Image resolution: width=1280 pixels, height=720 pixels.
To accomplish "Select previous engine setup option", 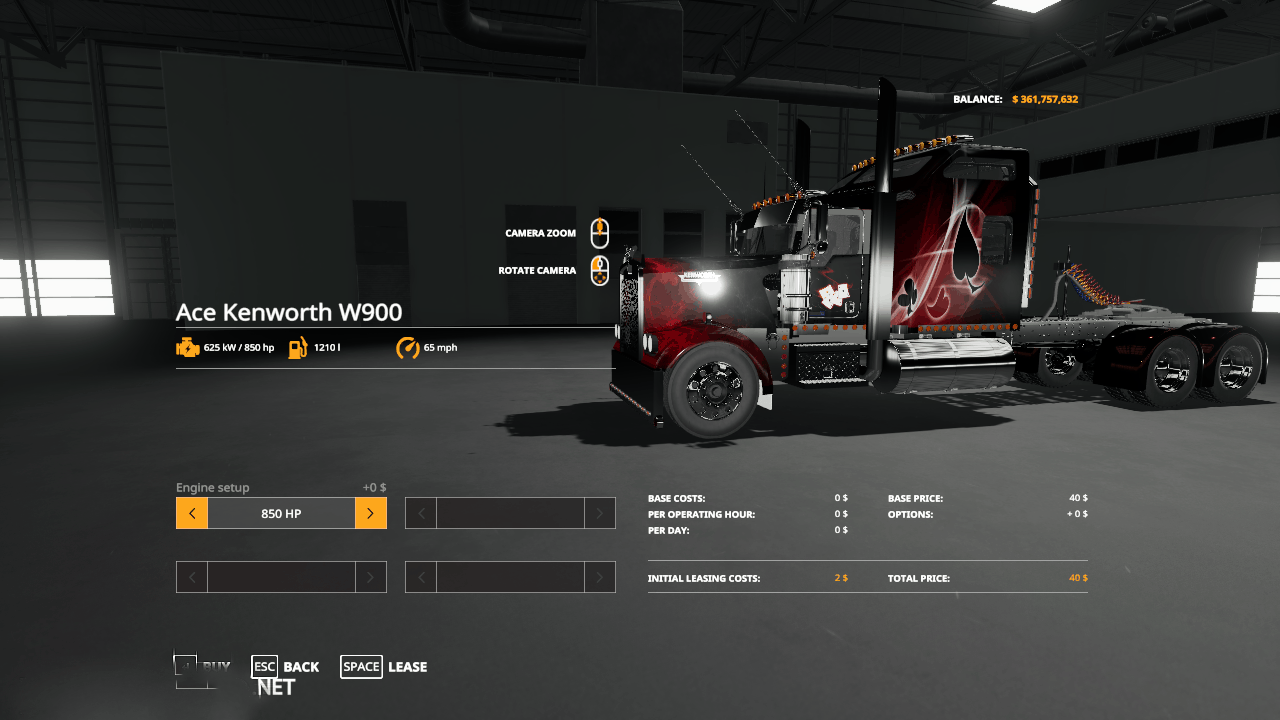I will click(192, 513).
